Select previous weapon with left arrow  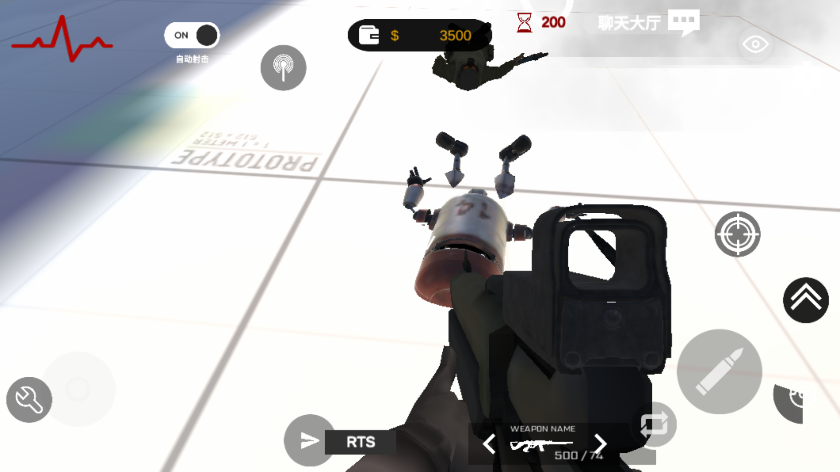click(489, 443)
